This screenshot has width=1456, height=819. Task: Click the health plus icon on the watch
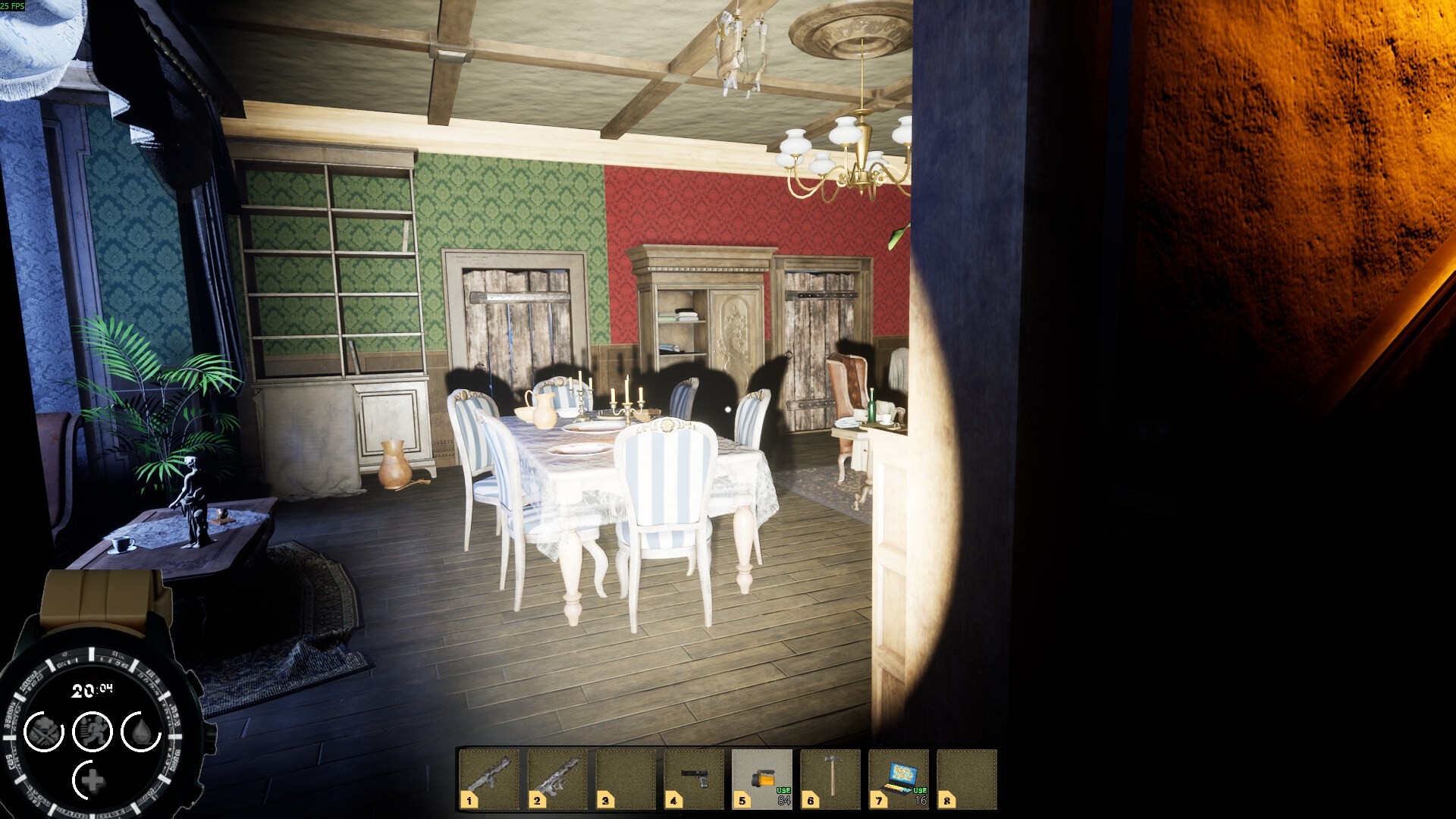pos(94,779)
